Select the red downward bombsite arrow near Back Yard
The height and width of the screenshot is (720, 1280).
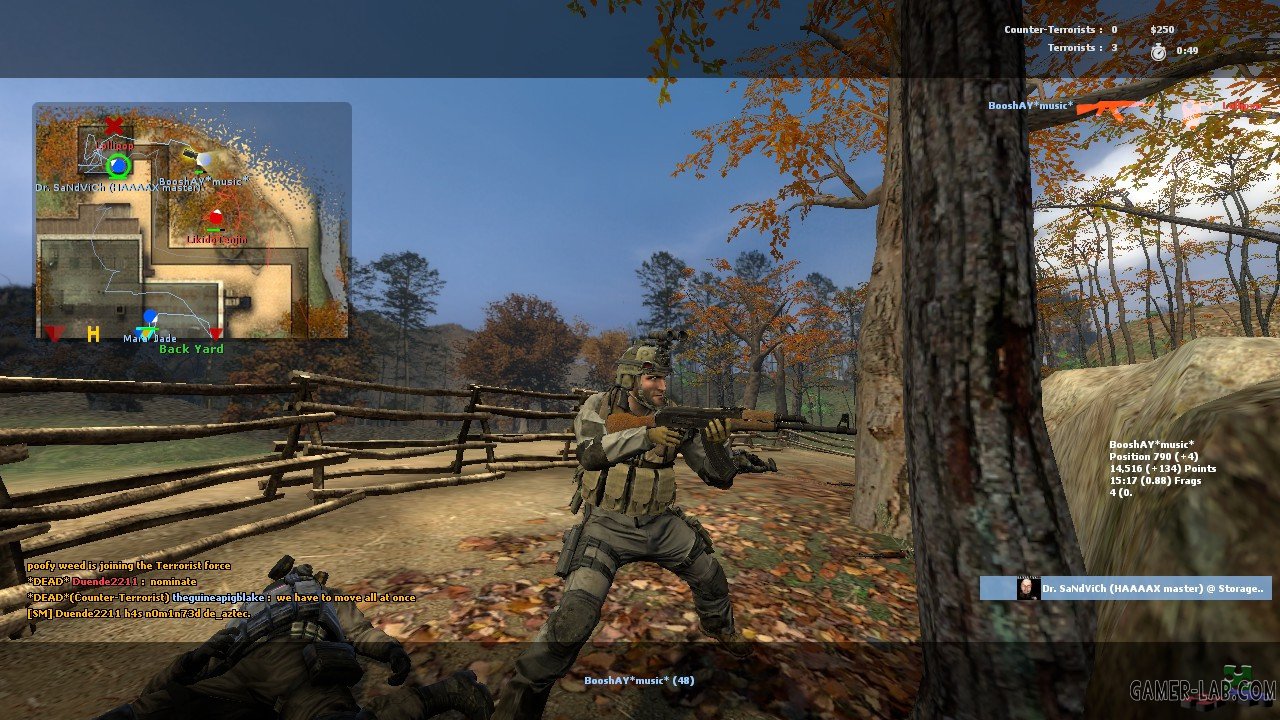point(216,334)
